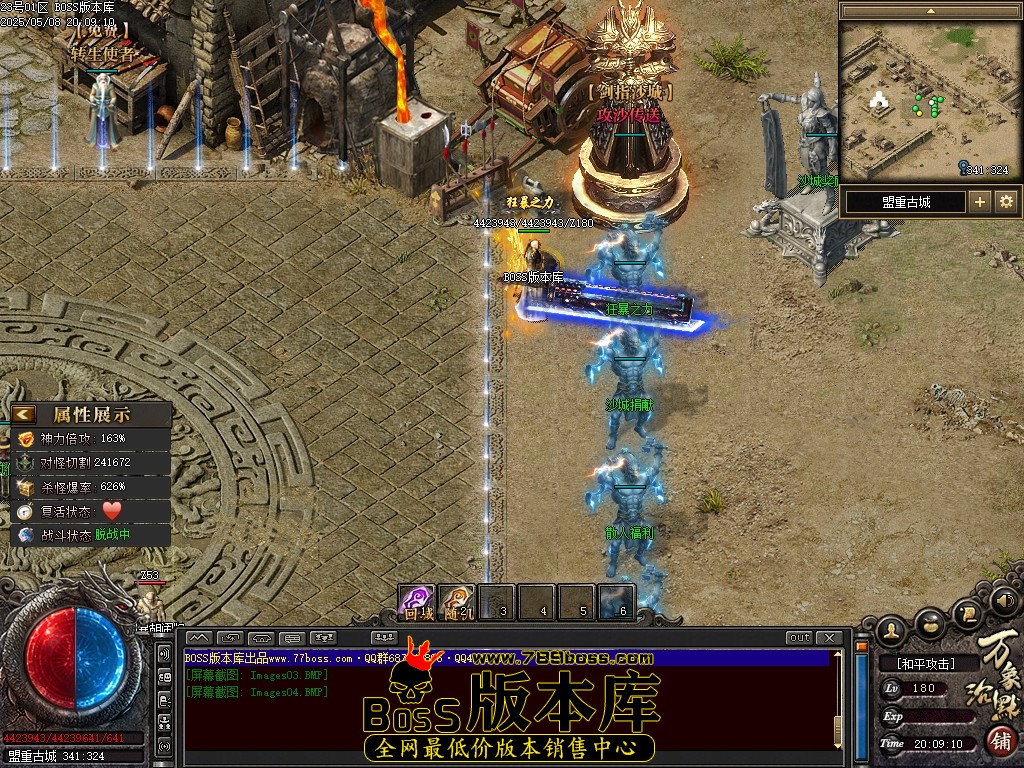Select the top chat channel speaker icon

click(164, 654)
